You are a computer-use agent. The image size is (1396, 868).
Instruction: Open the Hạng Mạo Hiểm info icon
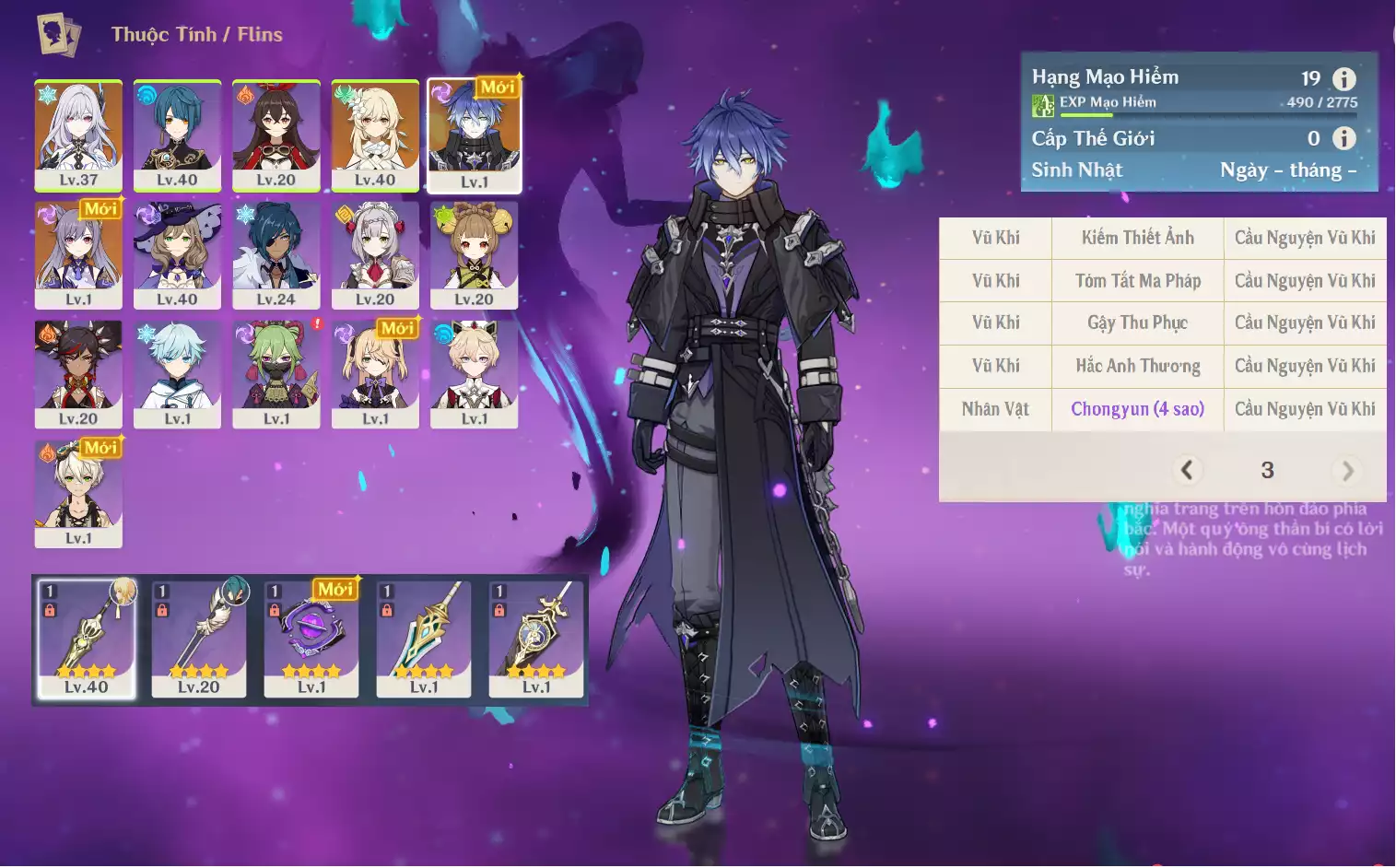tap(1344, 79)
